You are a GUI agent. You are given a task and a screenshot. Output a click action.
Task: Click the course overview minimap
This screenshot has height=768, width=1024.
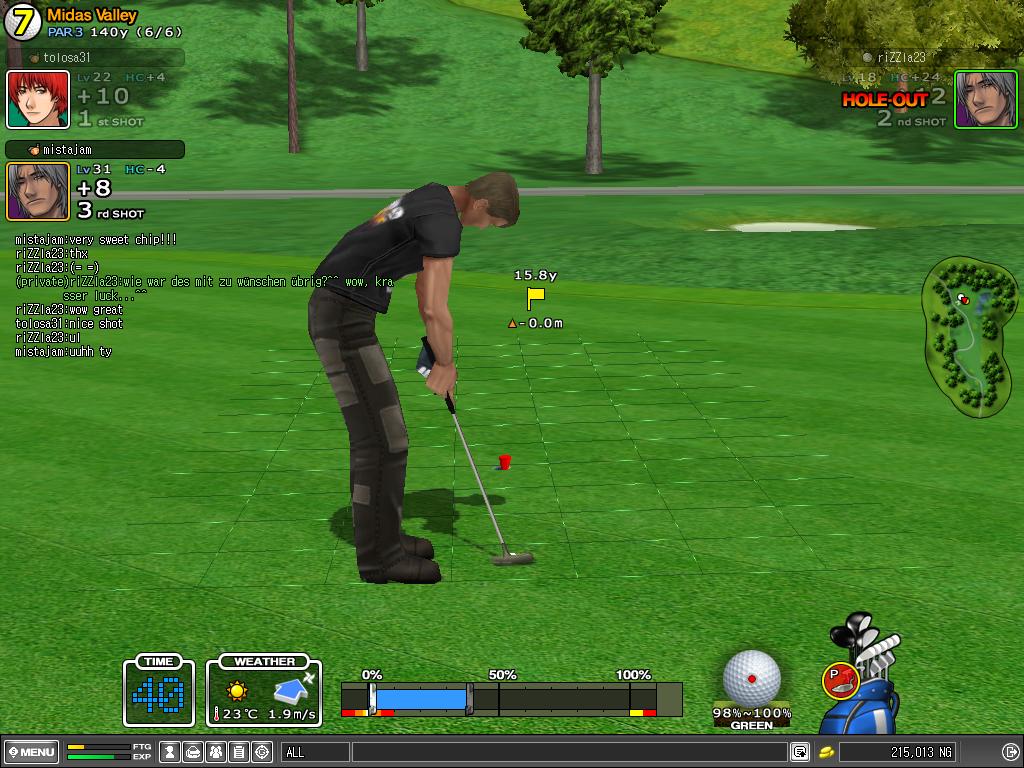pos(965,337)
